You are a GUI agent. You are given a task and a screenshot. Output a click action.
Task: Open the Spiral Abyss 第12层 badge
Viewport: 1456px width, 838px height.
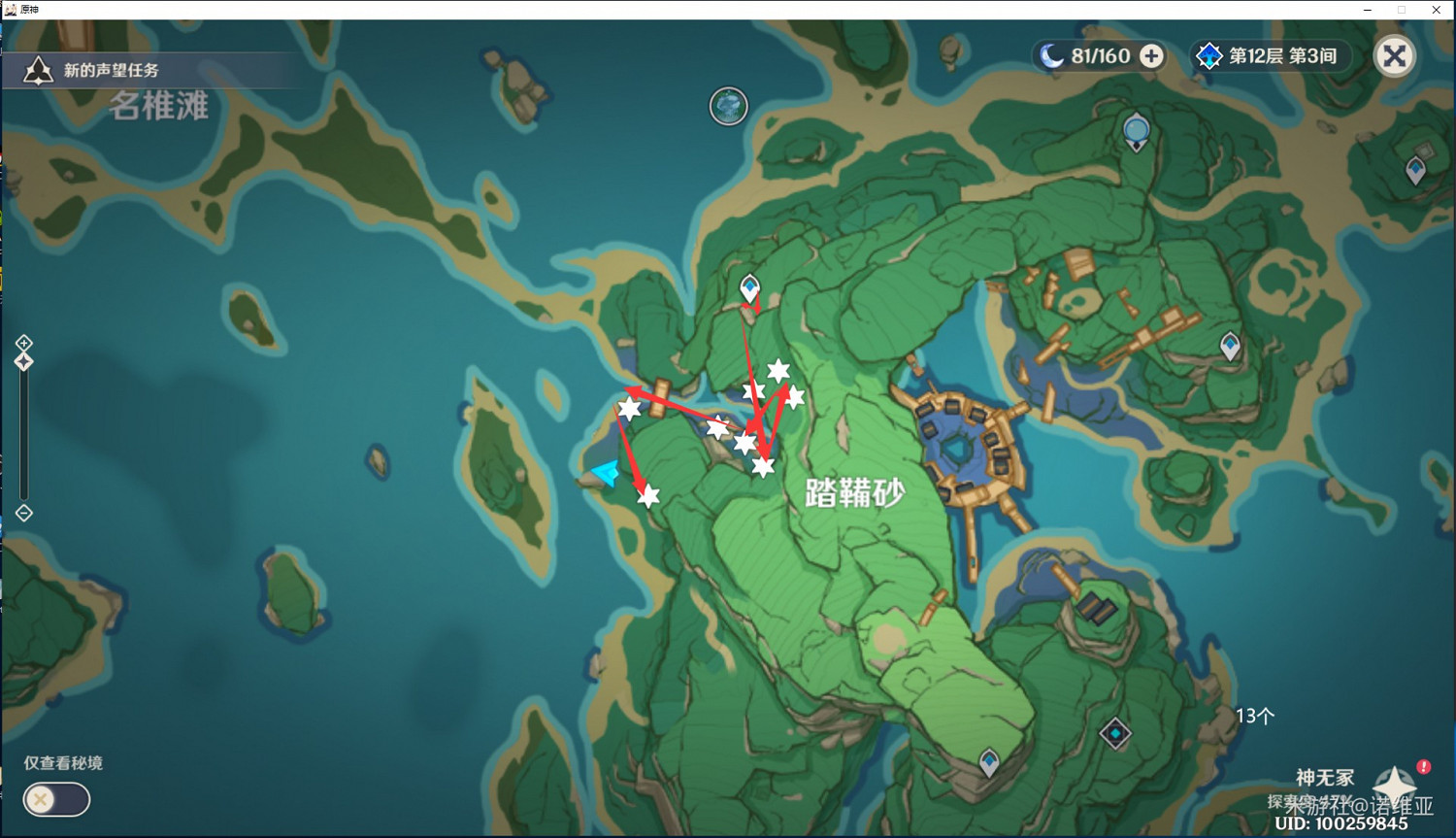pyautogui.click(x=1269, y=55)
